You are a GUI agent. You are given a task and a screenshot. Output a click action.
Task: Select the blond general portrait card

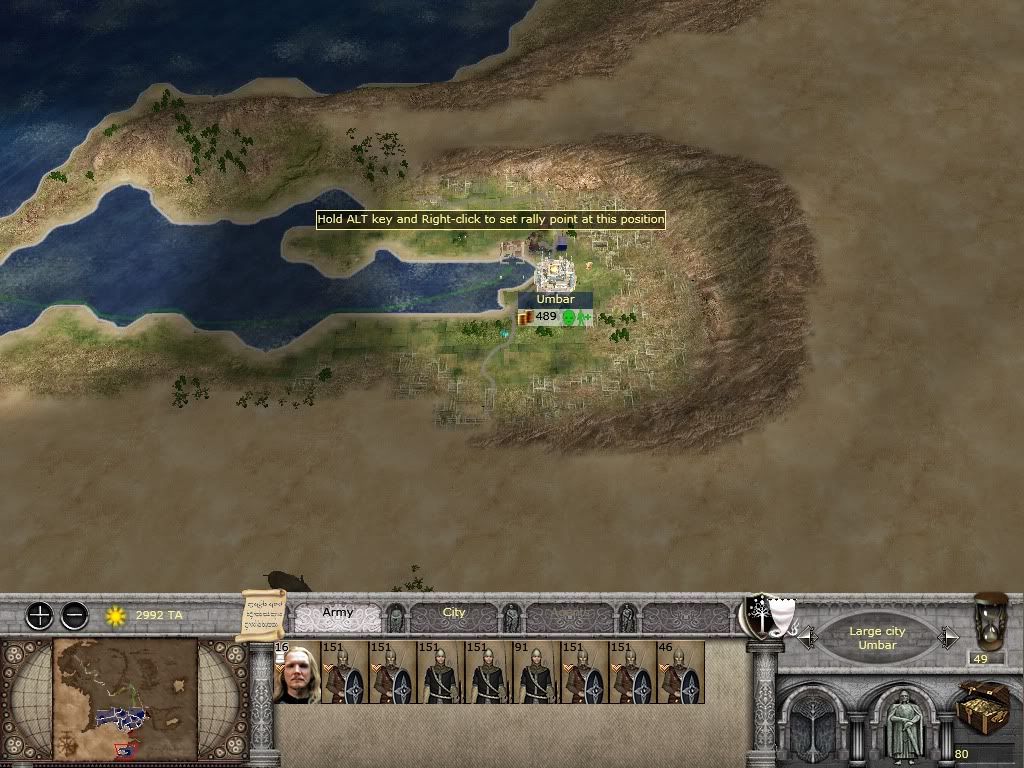coord(297,672)
